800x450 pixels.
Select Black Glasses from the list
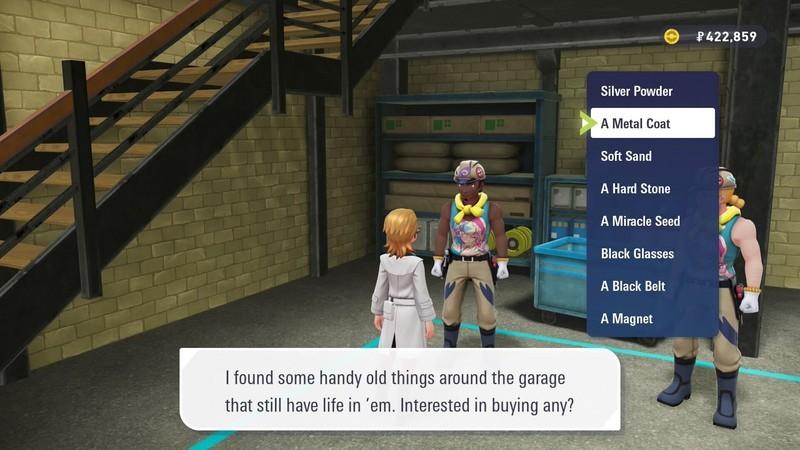(637, 254)
